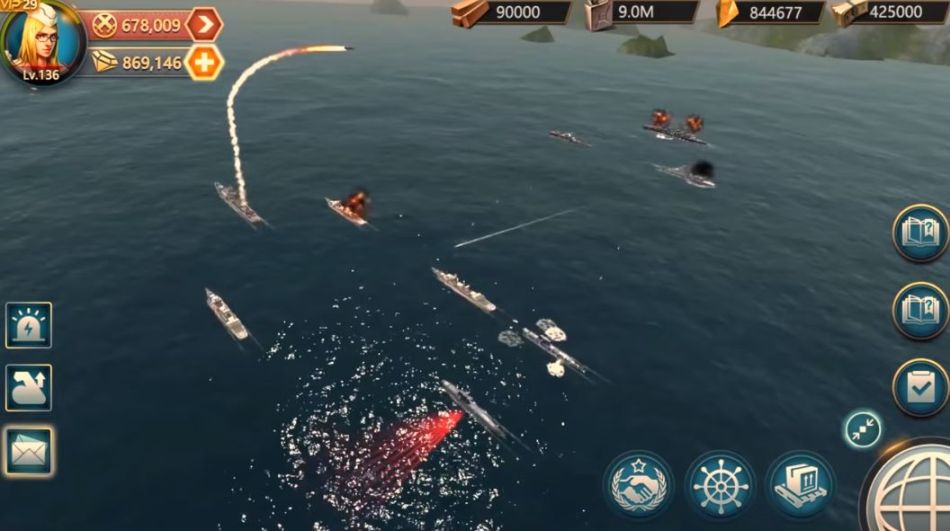Click the red arrow beside combat power
The height and width of the screenshot is (531, 950).
tap(204, 24)
